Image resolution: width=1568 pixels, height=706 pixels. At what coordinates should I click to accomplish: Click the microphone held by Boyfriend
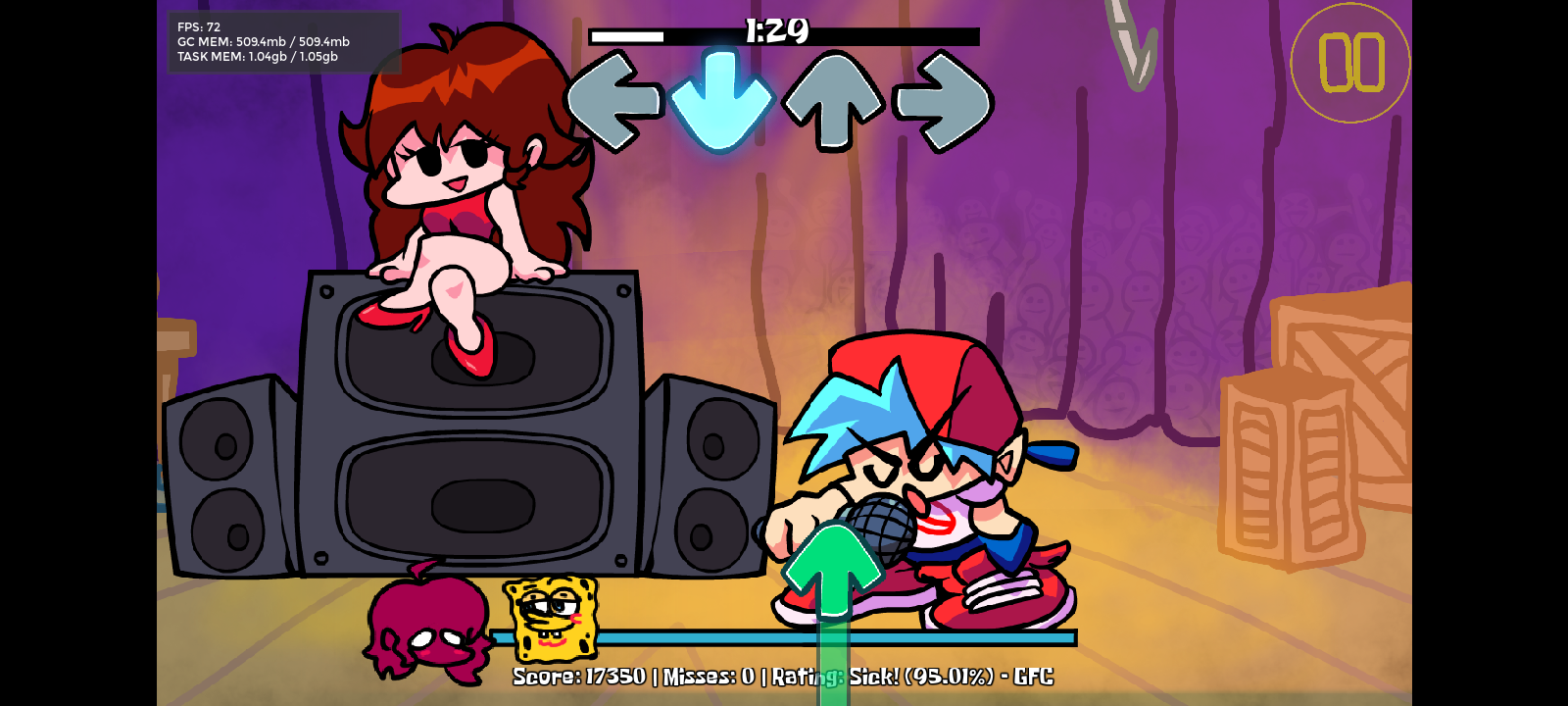[877, 525]
